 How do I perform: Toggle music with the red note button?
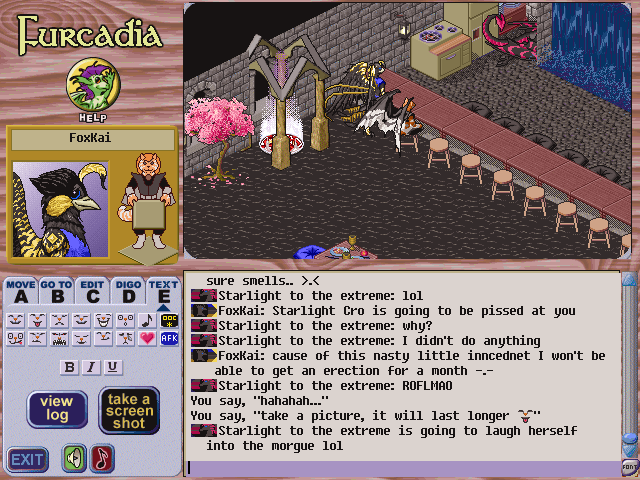pos(102,459)
